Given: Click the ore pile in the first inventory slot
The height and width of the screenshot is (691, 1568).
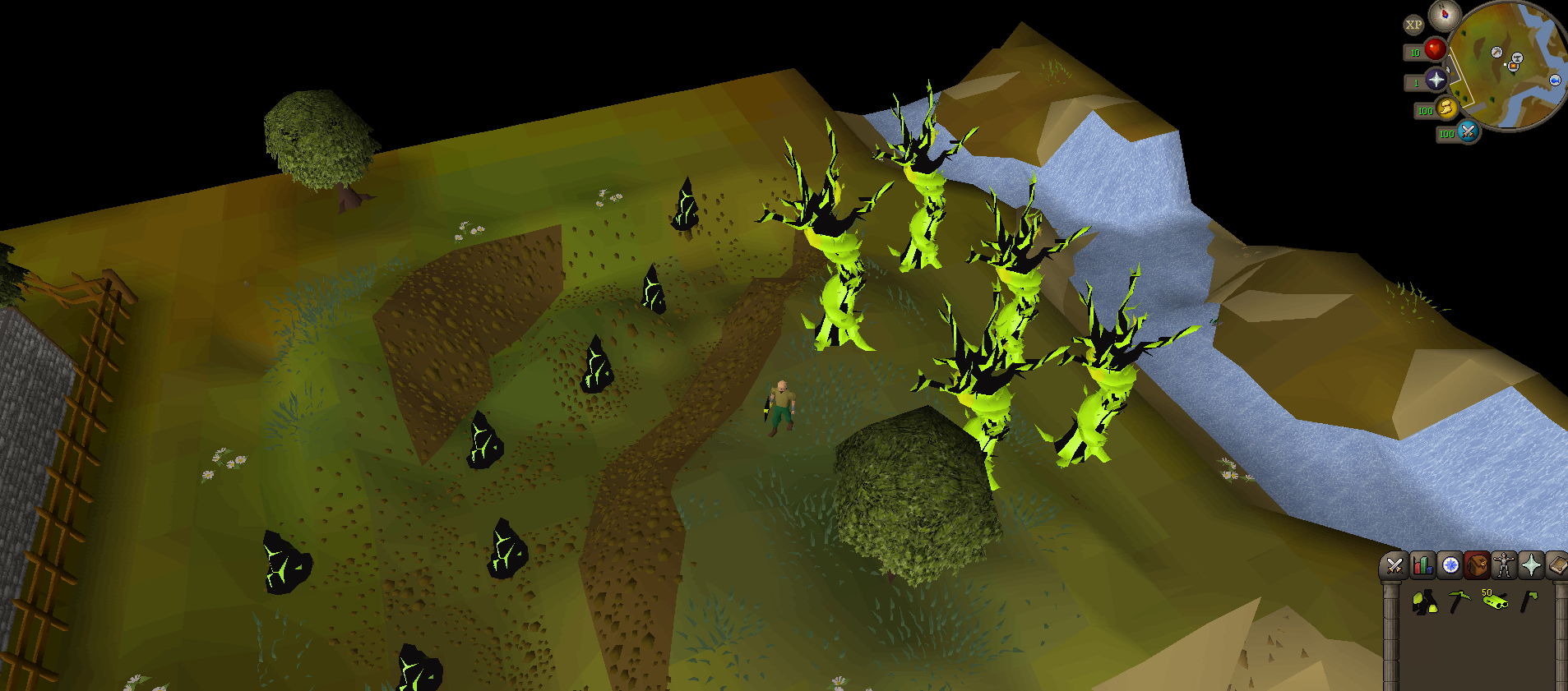Looking at the screenshot, I should coord(1424,601).
